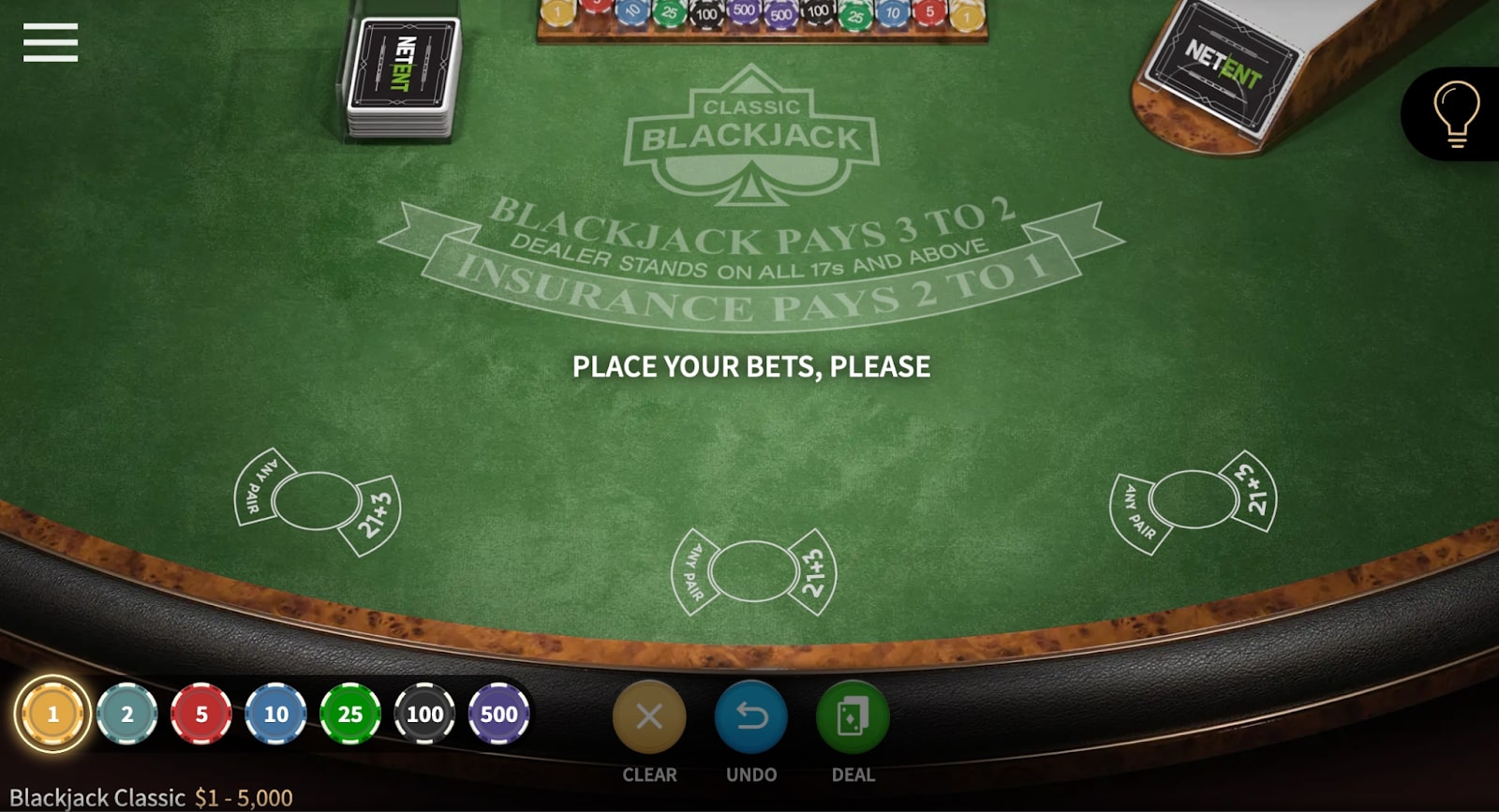The image size is (1499, 812).
Task: Select the black $100 chip
Action: pyautogui.click(x=423, y=714)
